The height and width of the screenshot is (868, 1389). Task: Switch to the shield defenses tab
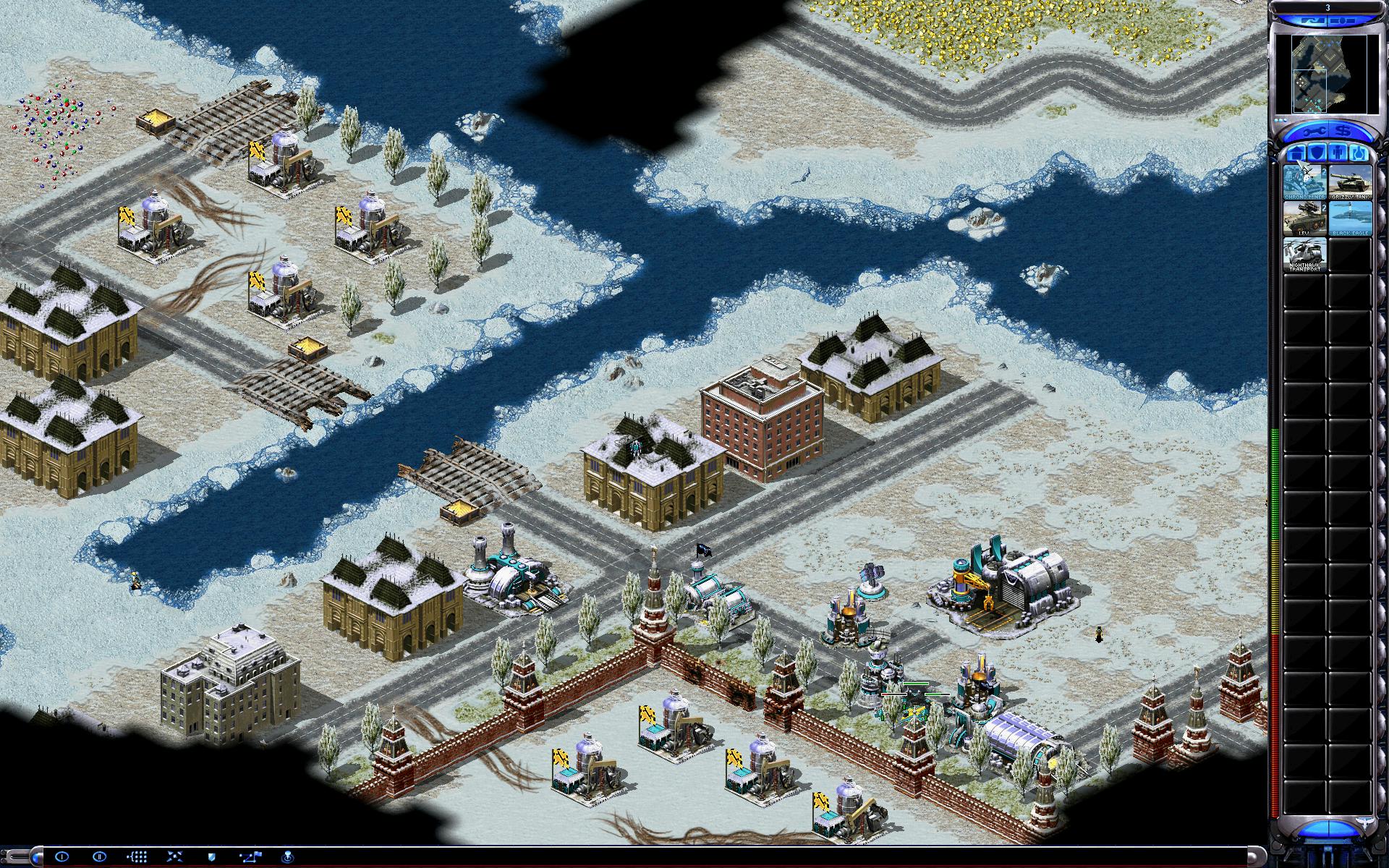click(1317, 153)
